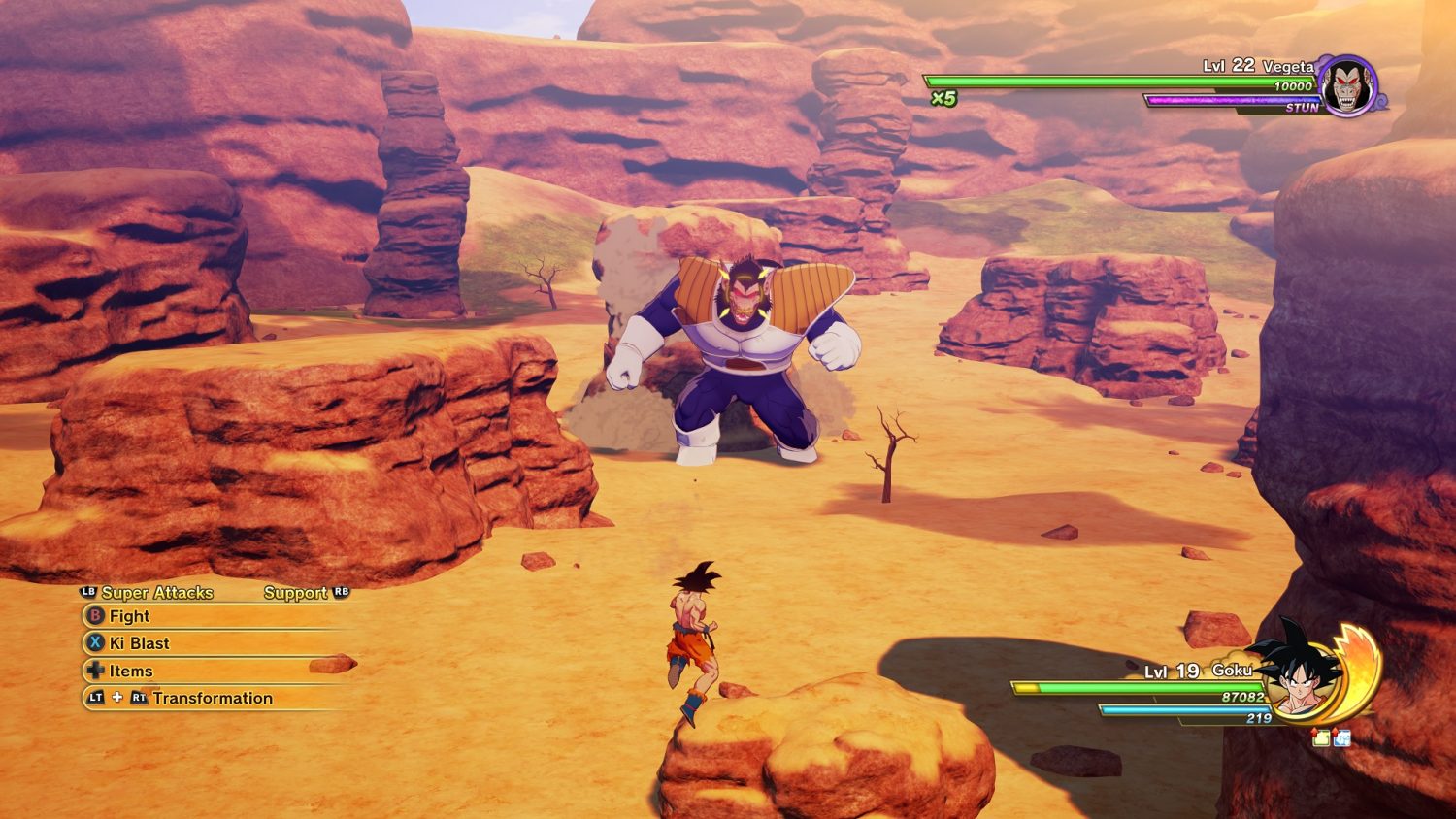Viewport: 1456px width, 819px height.
Task: Switch to the Support palette
Action: coord(296,593)
